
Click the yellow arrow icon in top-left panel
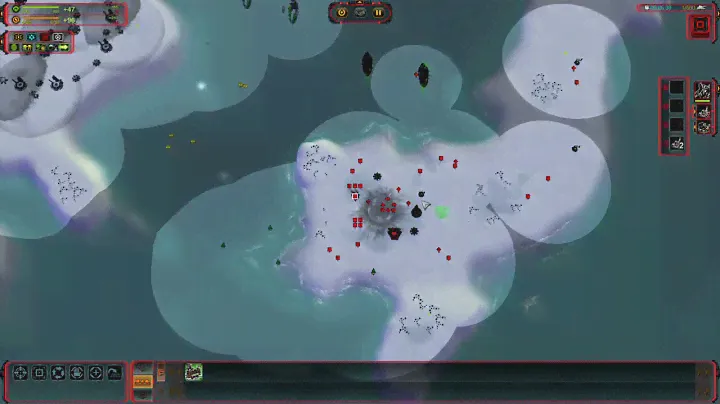click(63, 47)
